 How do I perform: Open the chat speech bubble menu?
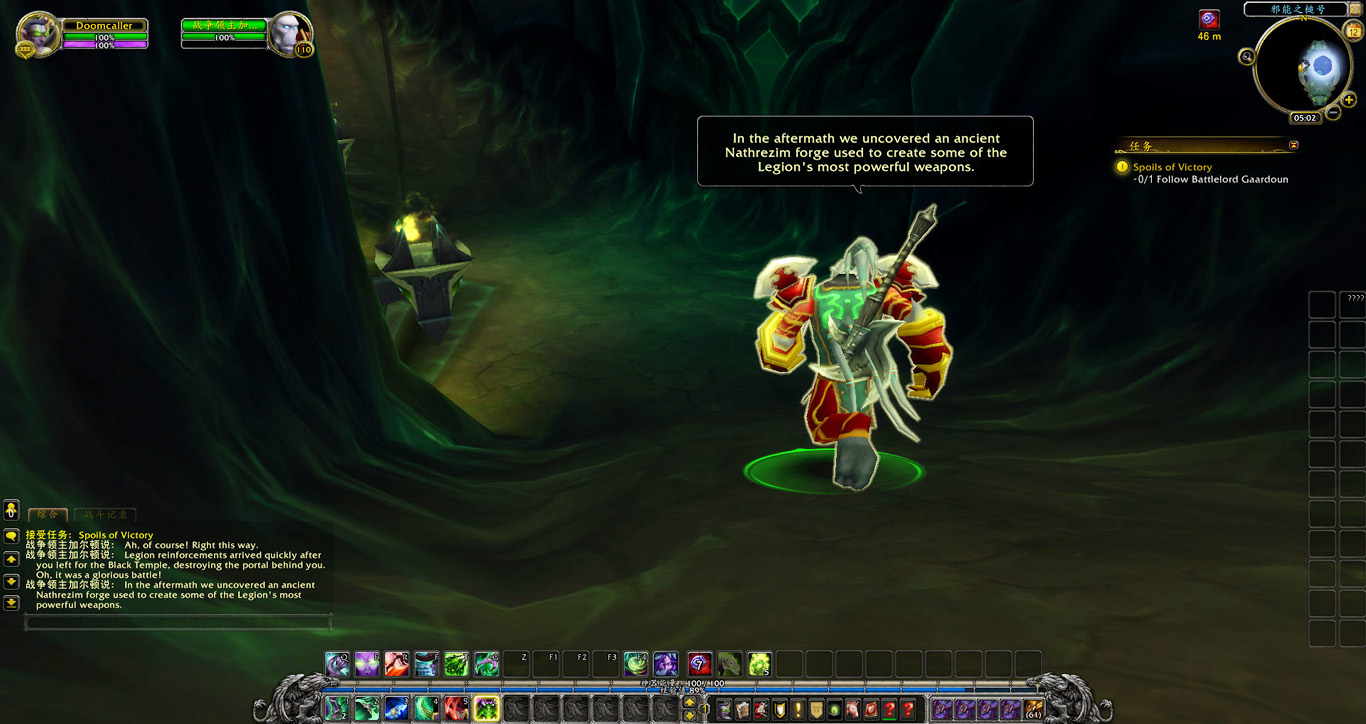click(x=11, y=536)
